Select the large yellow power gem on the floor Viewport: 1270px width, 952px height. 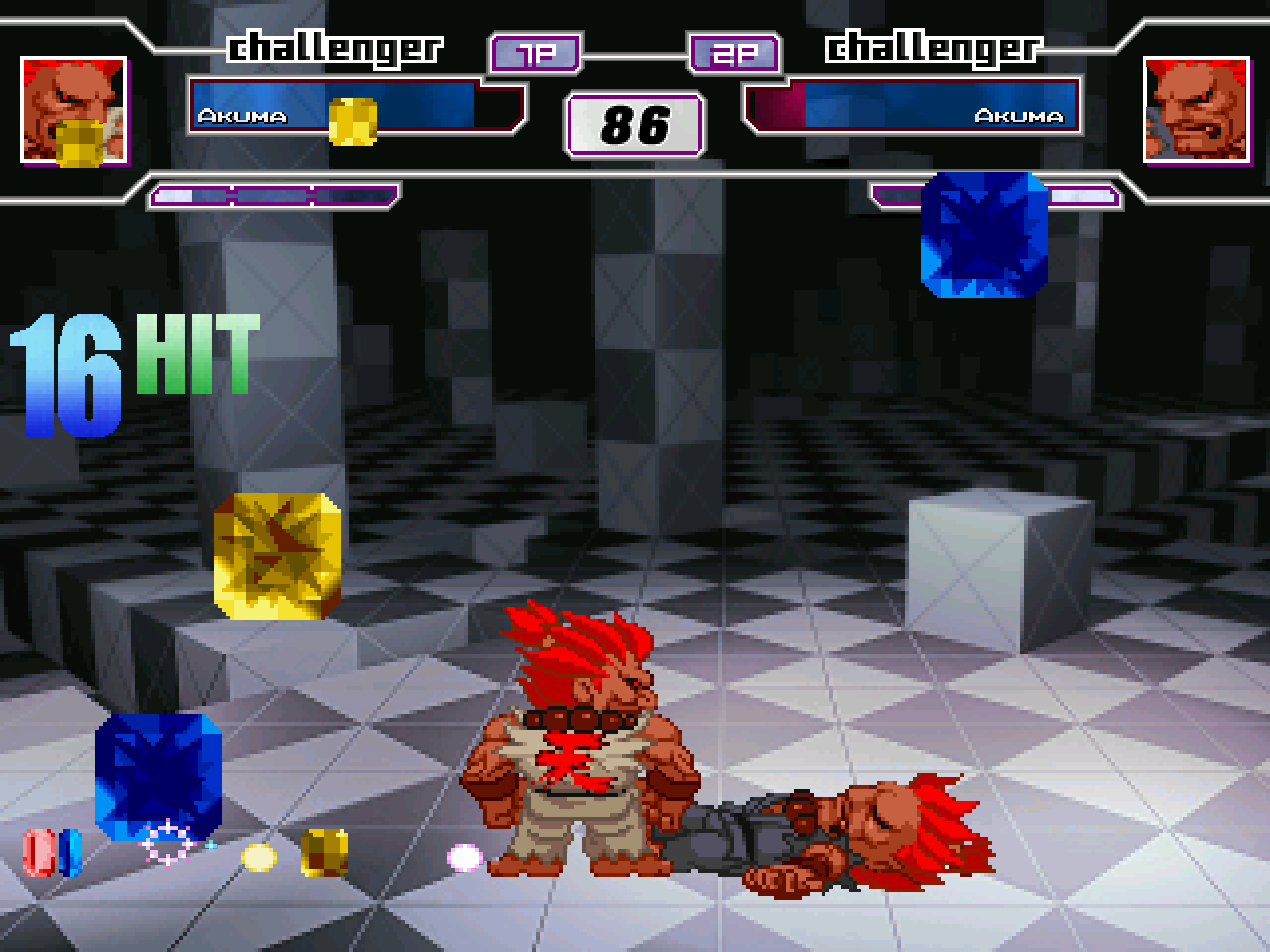point(276,554)
